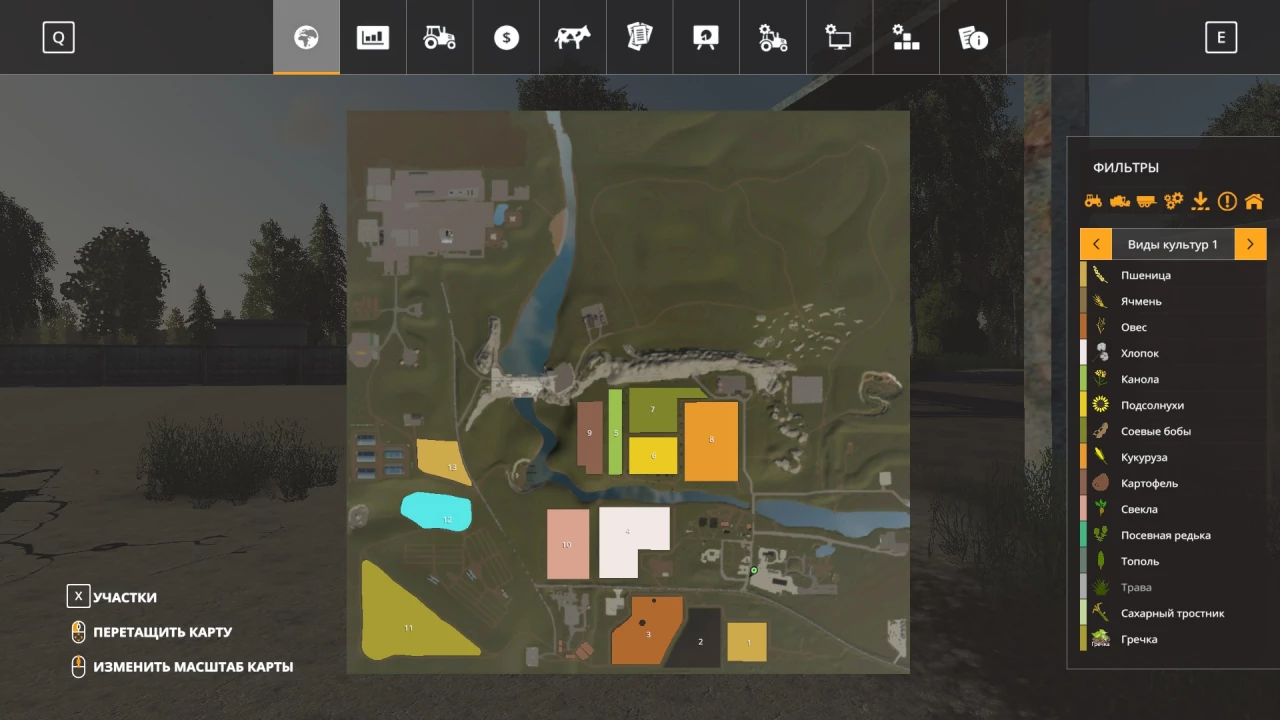Image resolution: width=1280 pixels, height=720 pixels.
Task: Toggle the trailer filter under ФИЛЬТРЫ
Action: 1144,201
